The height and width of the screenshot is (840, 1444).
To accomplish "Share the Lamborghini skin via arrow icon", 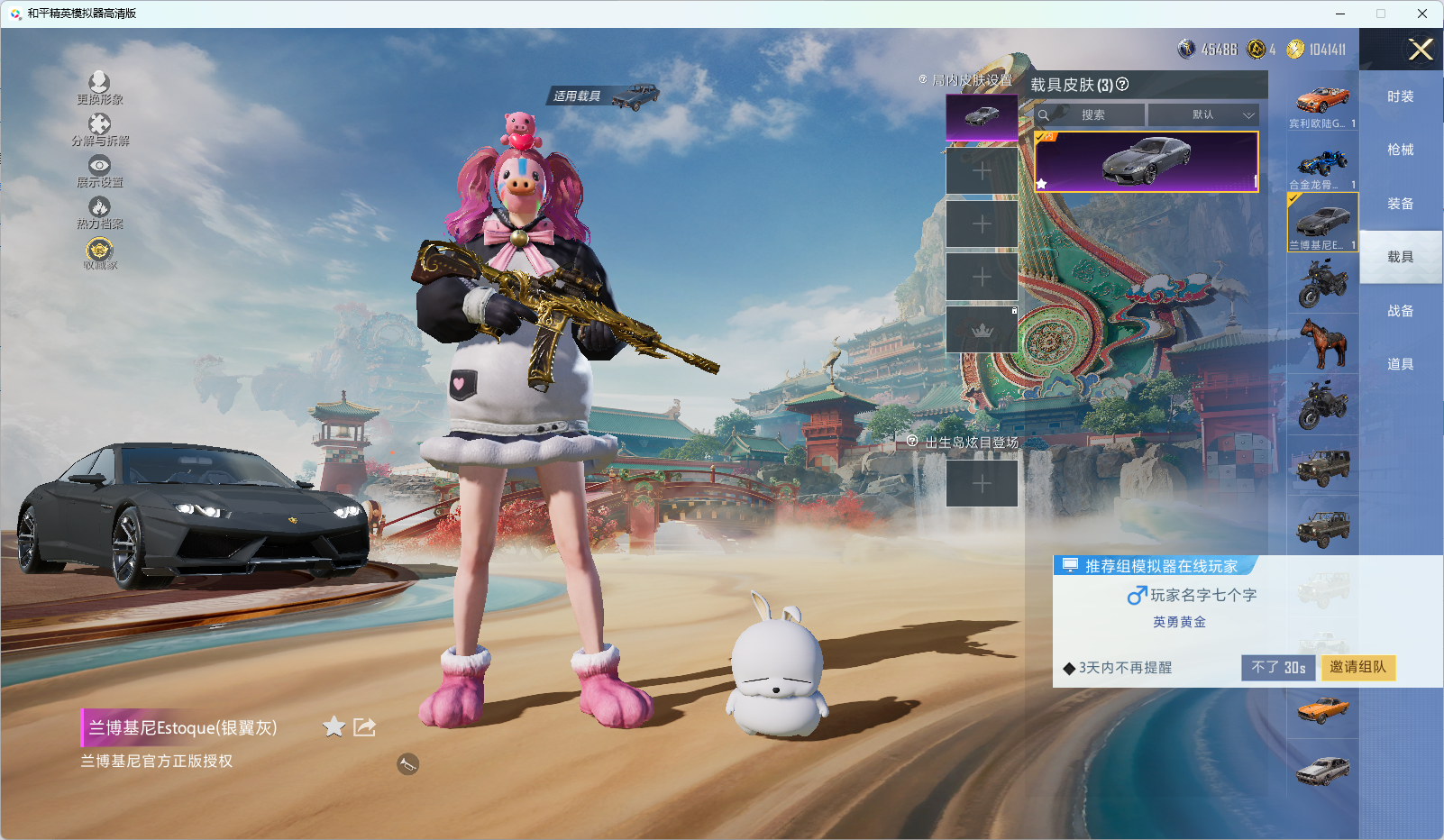I will [x=364, y=726].
